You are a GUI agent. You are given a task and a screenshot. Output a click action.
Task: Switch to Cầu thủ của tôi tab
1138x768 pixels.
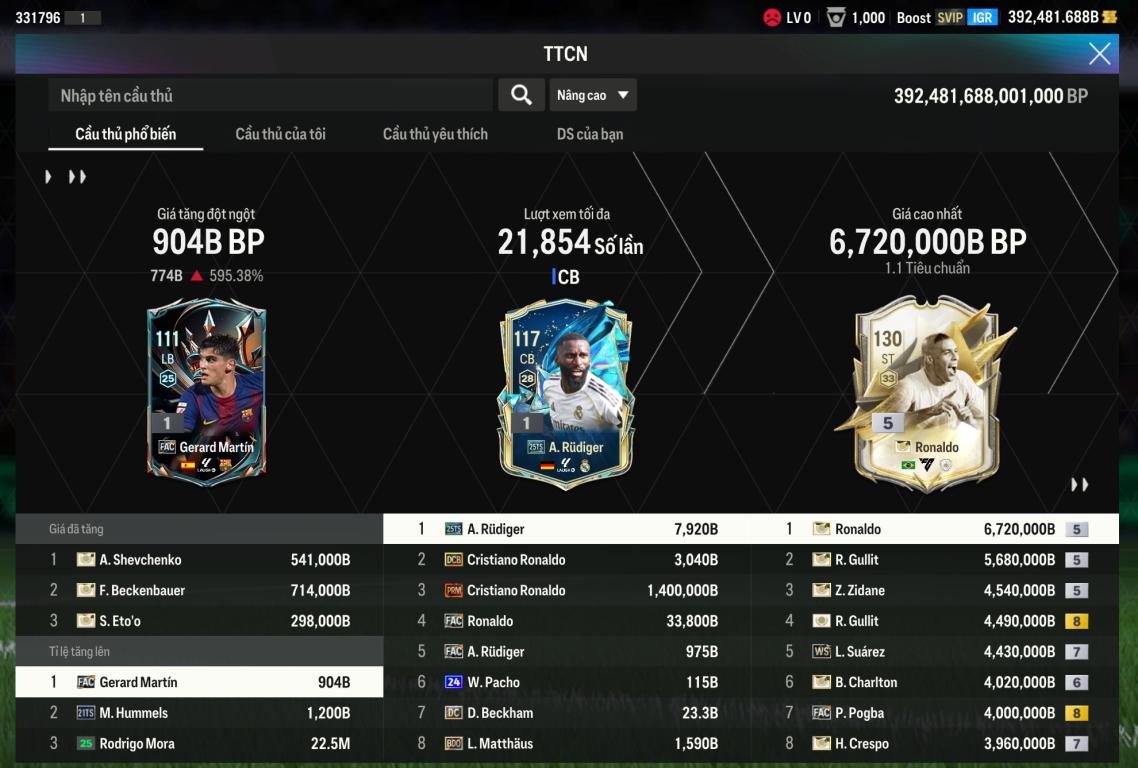(x=280, y=134)
